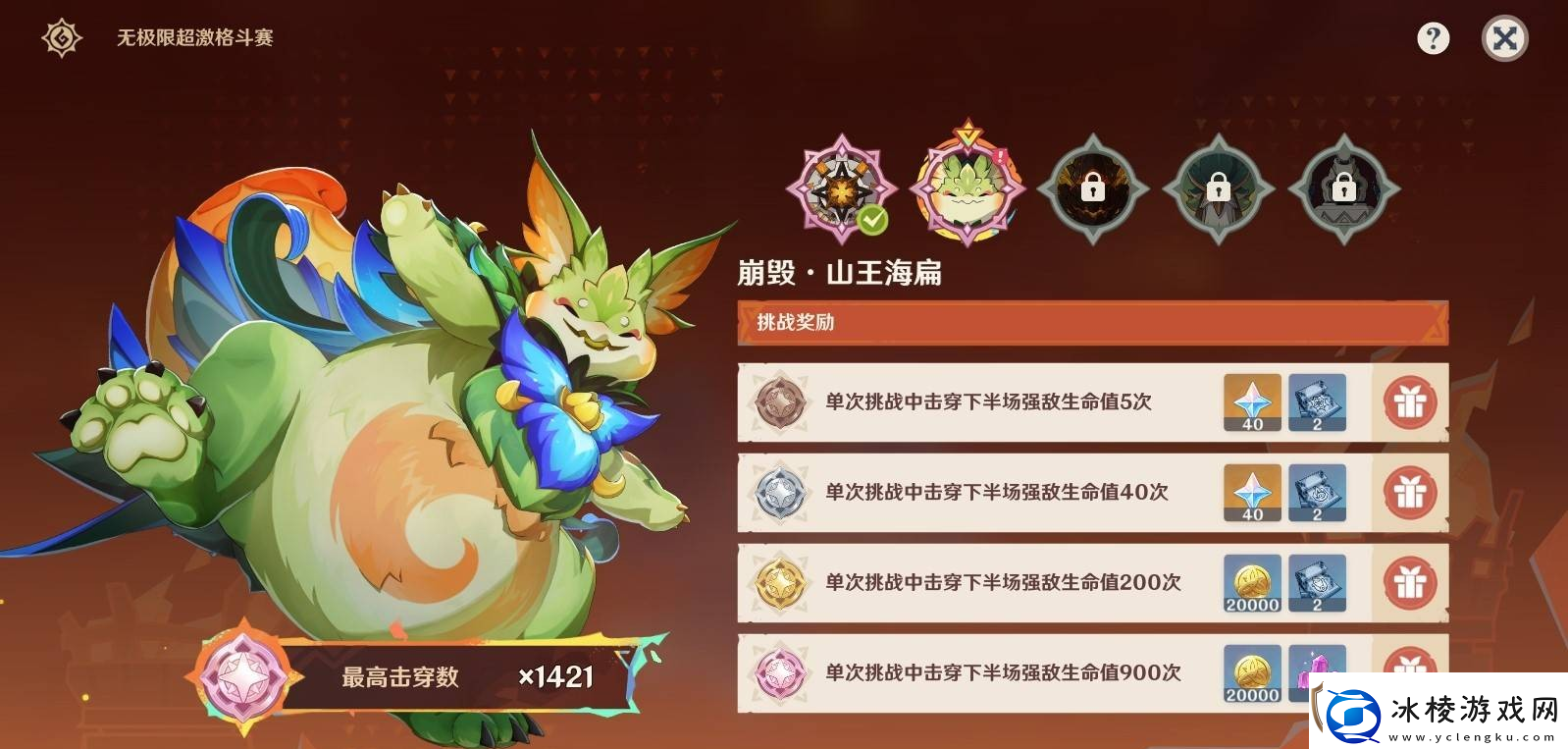This screenshot has height=749, width=1568.
Task: Click the primogem reward icon showing 40
Action: pos(1251,401)
